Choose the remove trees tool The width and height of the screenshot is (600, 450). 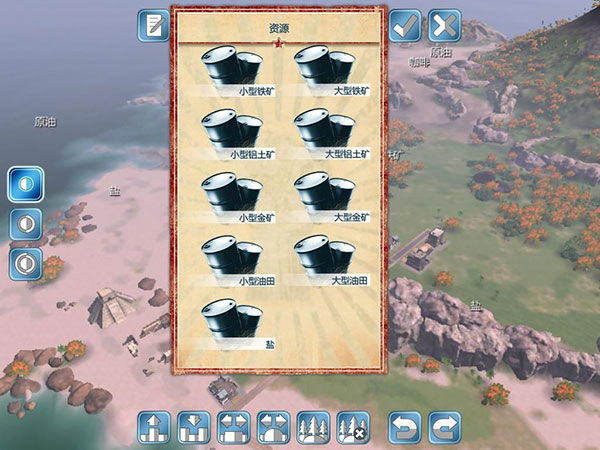click(352, 427)
